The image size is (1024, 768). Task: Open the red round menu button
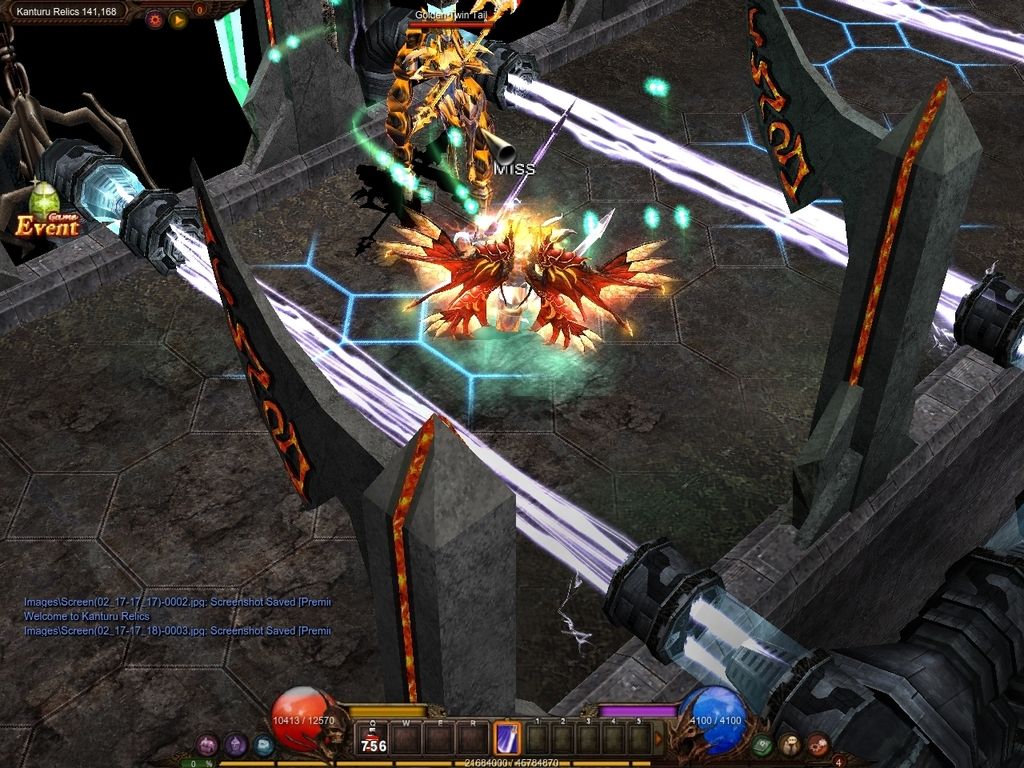[x=818, y=744]
